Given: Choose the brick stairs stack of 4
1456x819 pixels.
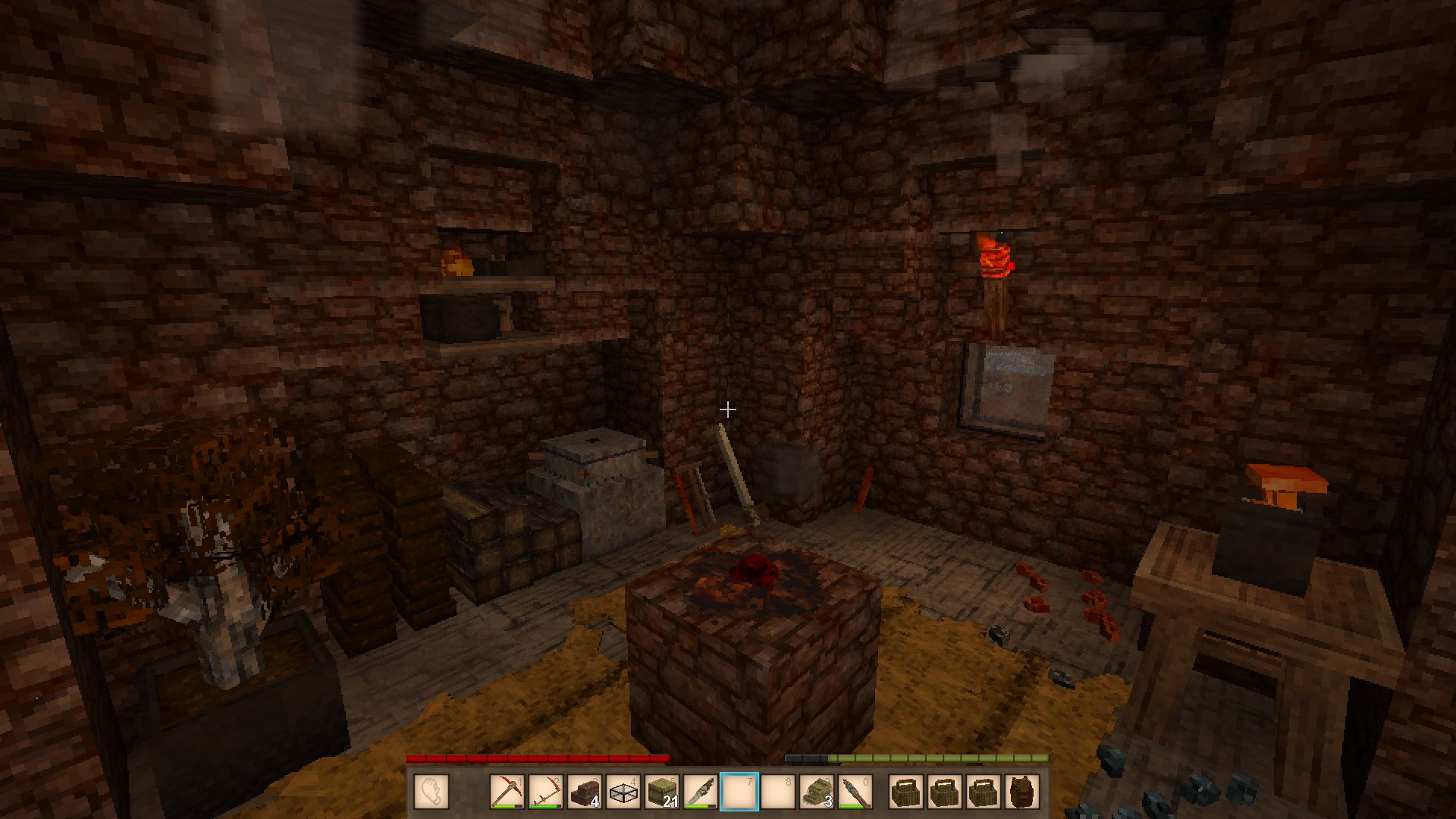Looking at the screenshot, I should [584, 792].
